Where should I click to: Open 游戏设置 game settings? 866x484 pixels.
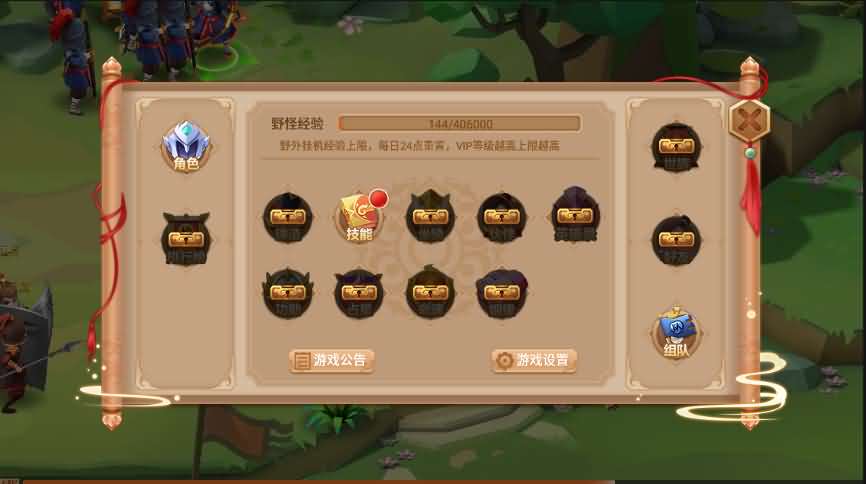534,360
